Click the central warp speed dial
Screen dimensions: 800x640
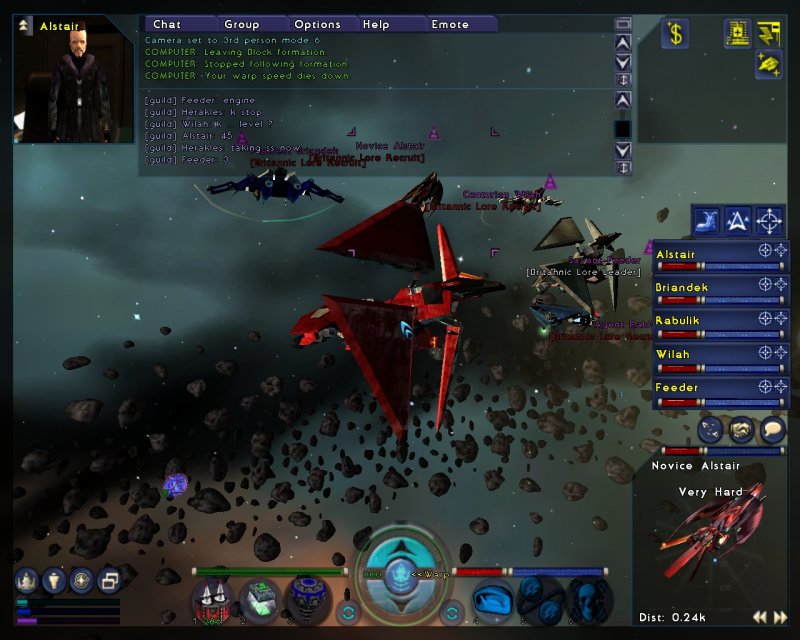(x=404, y=575)
